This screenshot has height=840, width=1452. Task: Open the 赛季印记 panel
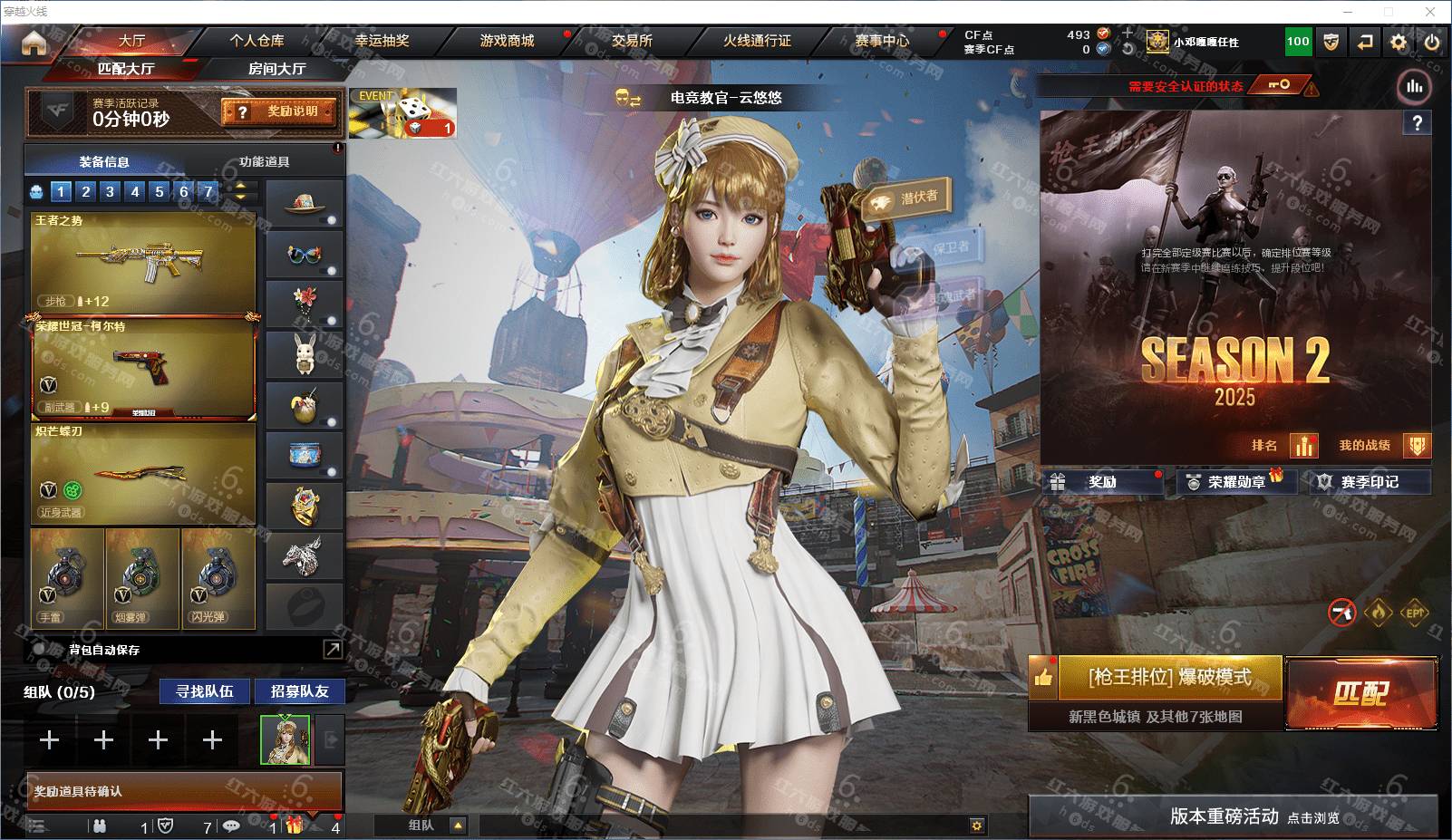pos(1370,482)
